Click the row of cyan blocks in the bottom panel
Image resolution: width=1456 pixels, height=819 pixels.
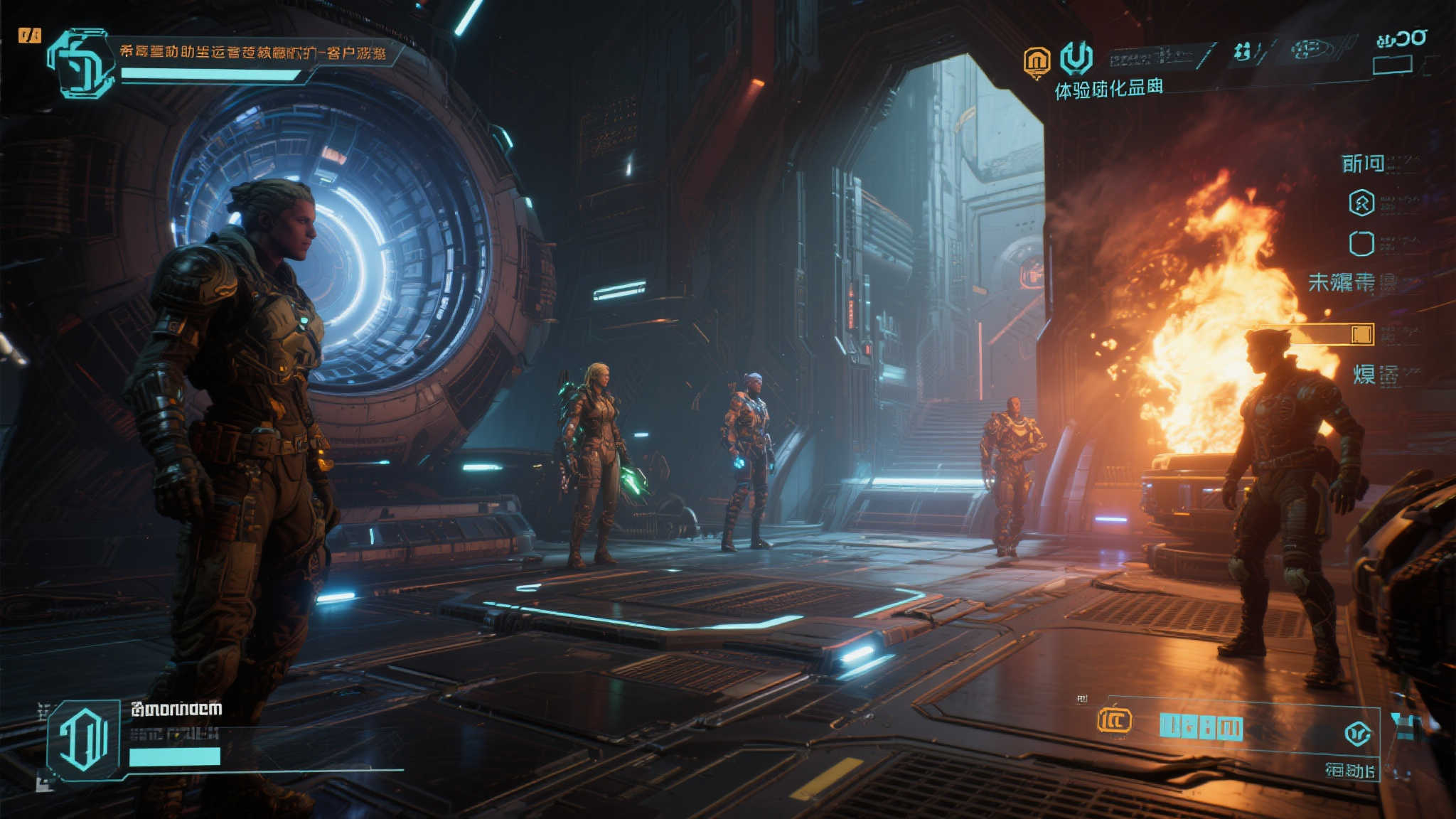tap(1201, 727)
